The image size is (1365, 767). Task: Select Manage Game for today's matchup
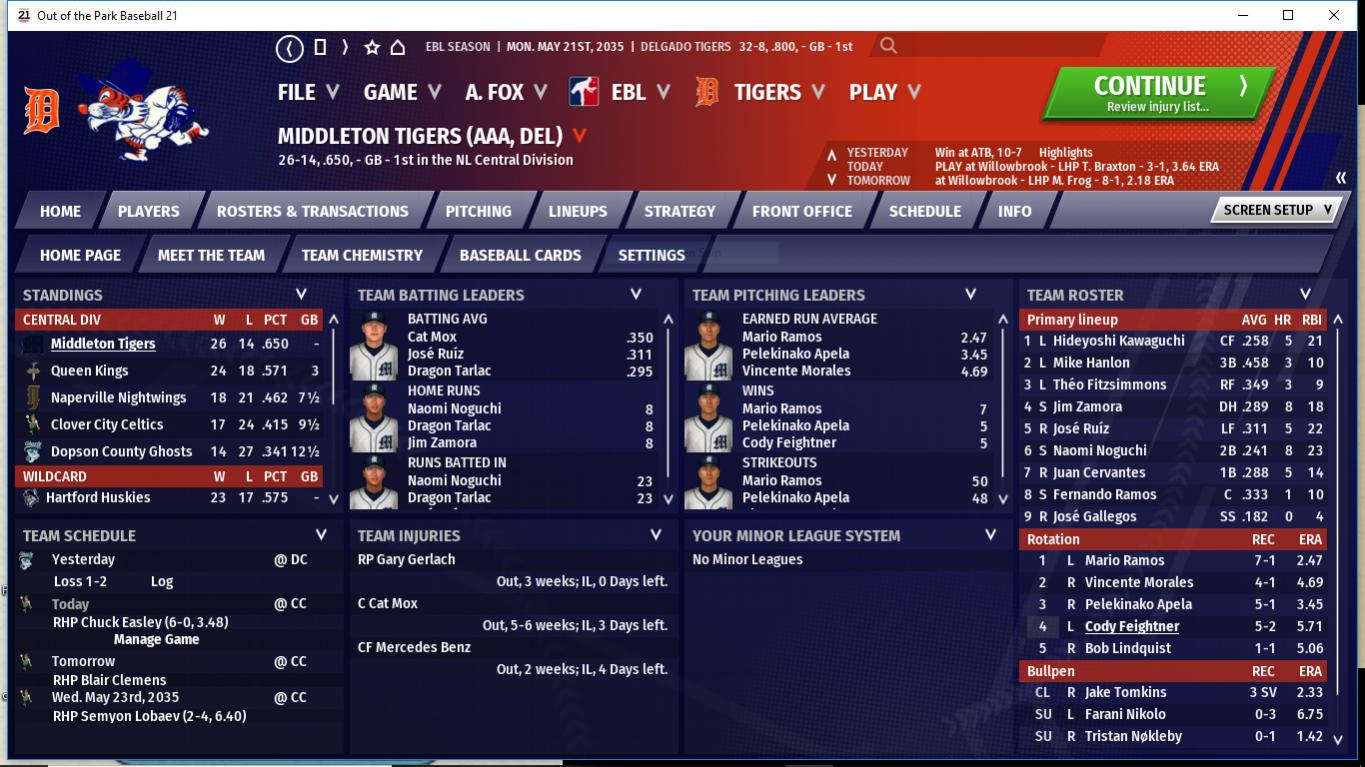(x=156, y=640)
